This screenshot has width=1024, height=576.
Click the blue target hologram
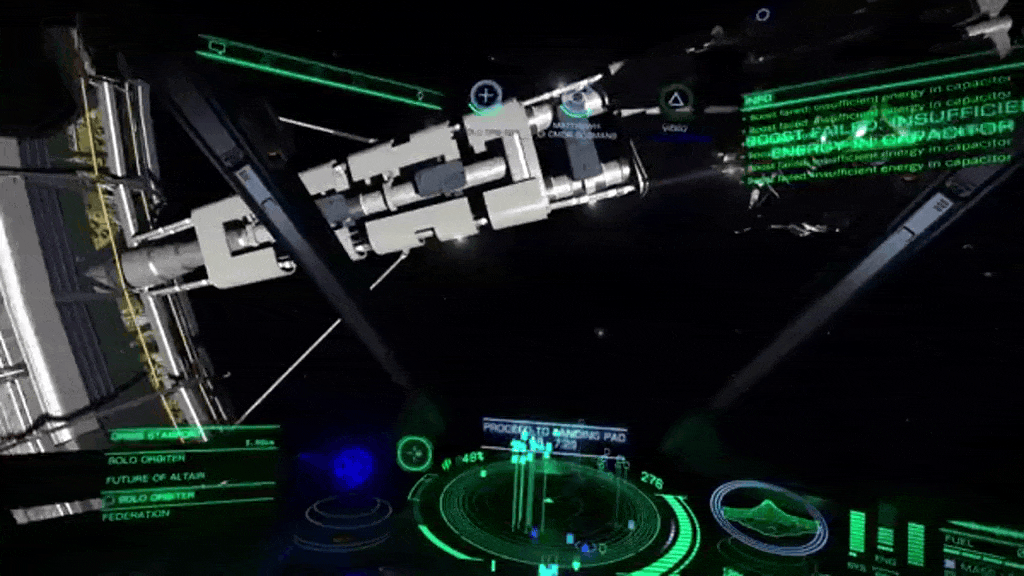351,468
